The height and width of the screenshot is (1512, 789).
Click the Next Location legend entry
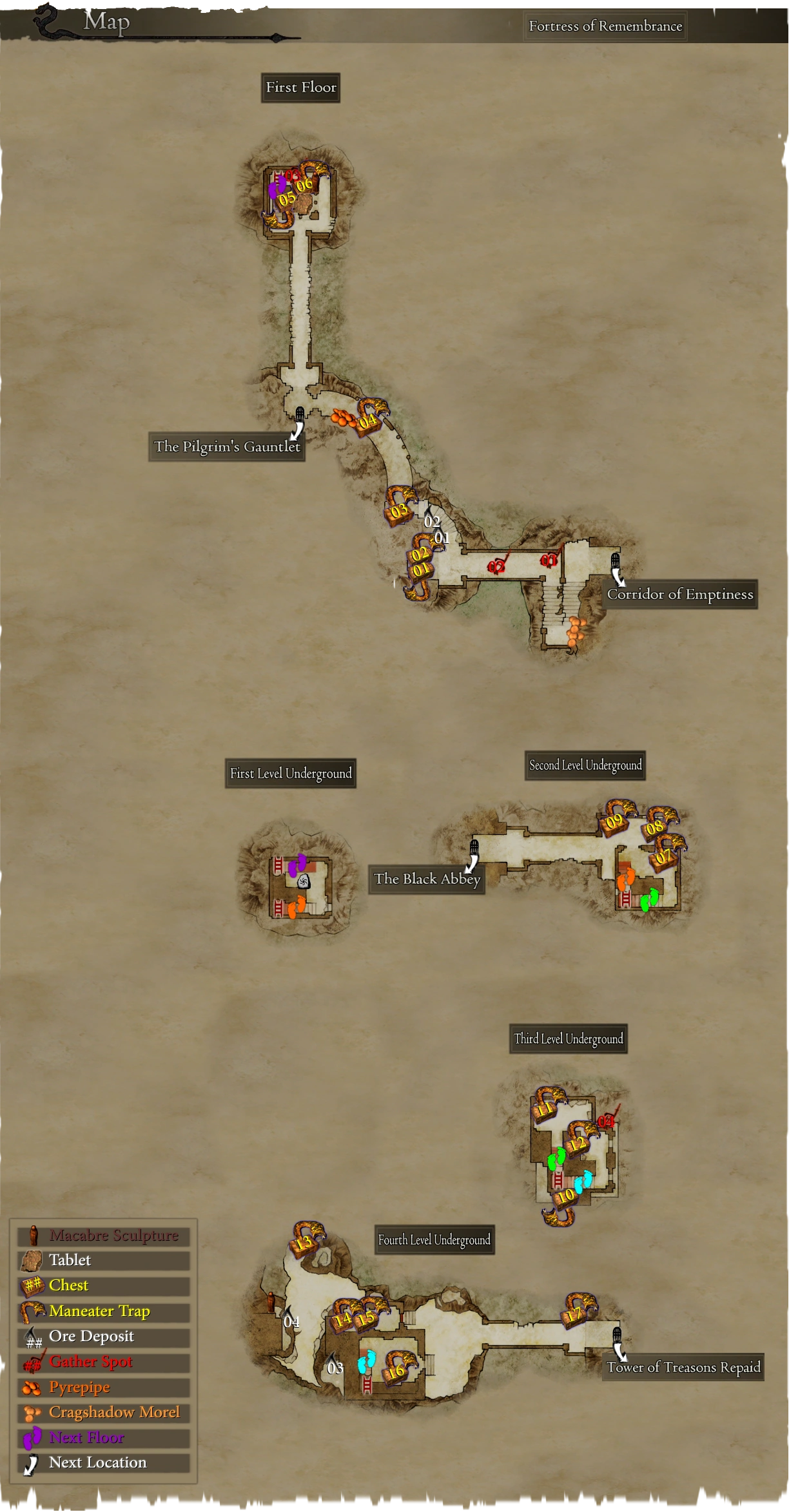coord(98,1462)
